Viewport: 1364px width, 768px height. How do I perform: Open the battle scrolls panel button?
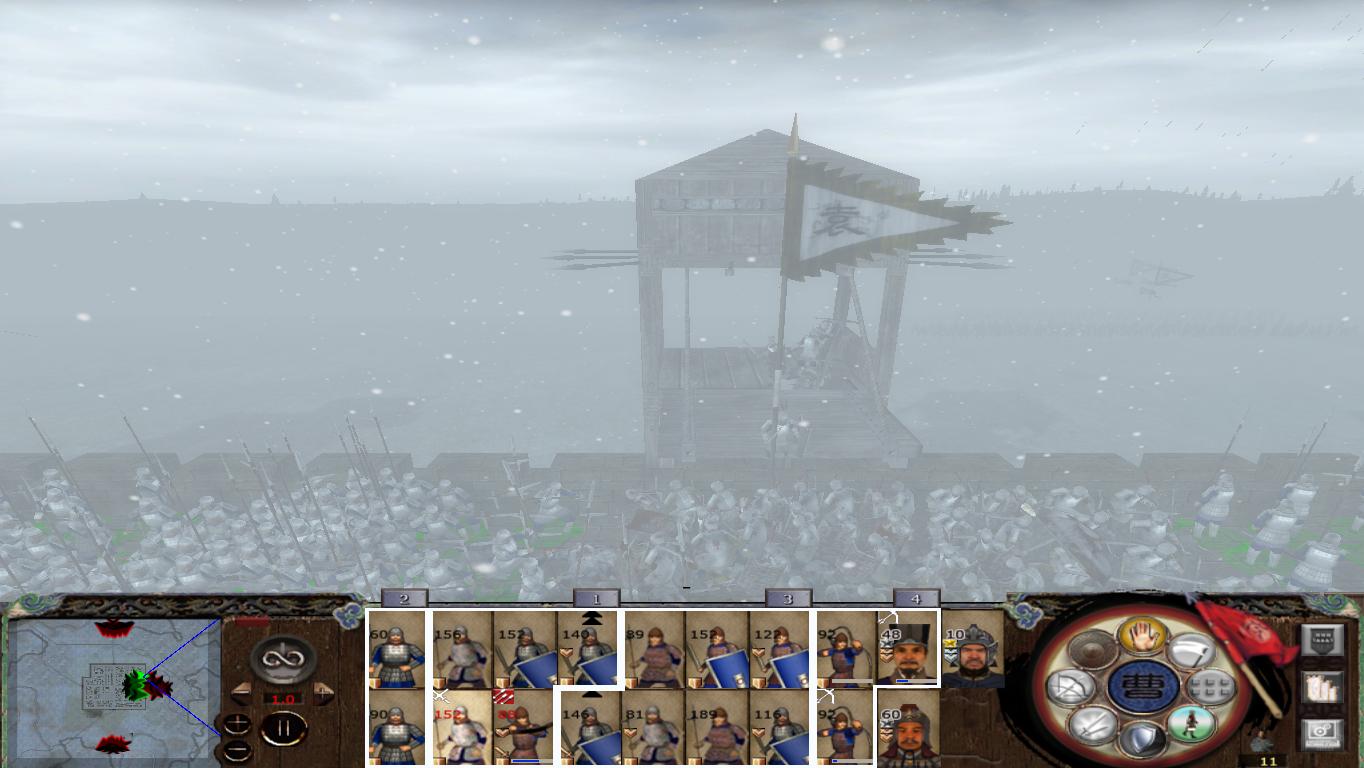click(x=1322, y=689)
